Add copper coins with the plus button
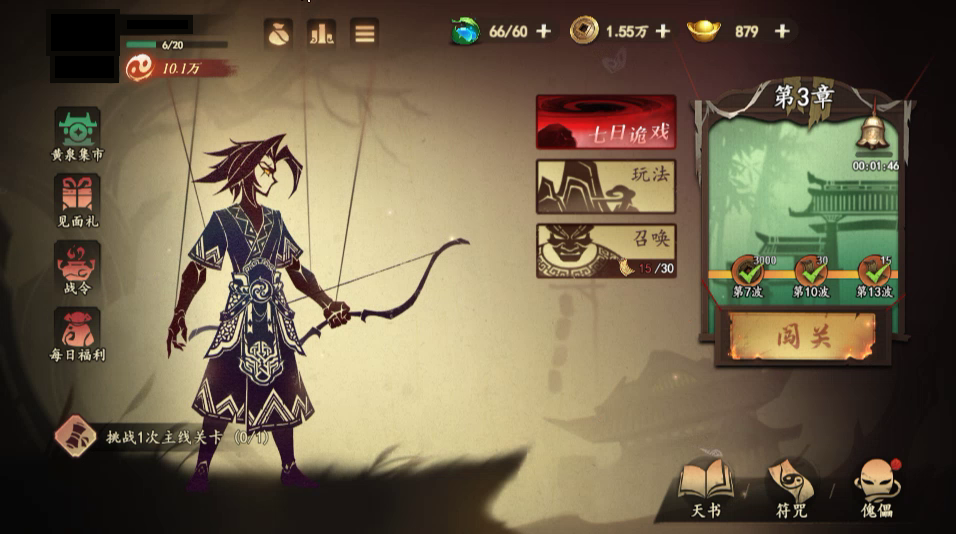 (662, 31)
